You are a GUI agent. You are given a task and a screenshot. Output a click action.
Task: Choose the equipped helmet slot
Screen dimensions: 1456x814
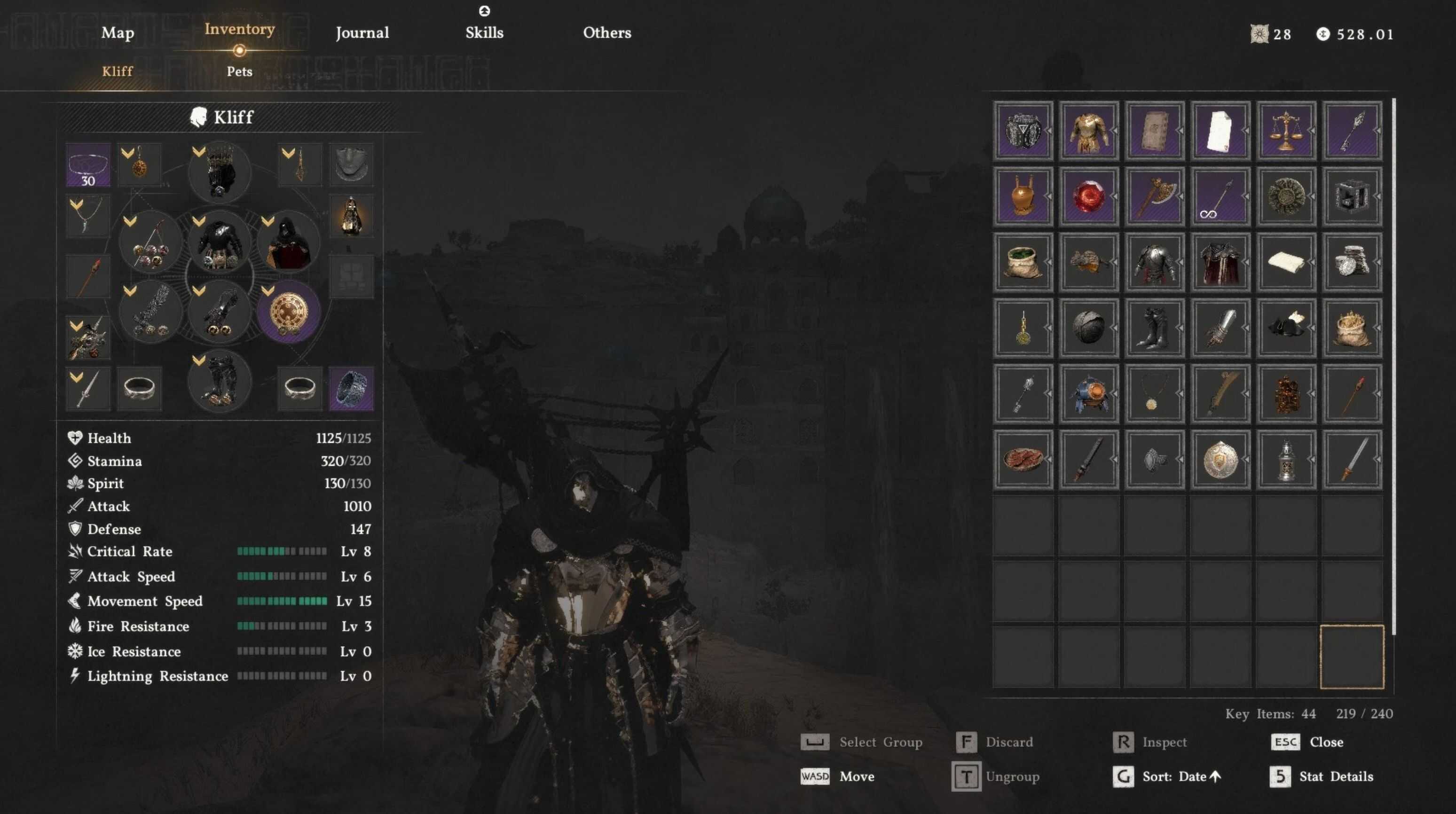pyautogui.click(x=219, y=172)
